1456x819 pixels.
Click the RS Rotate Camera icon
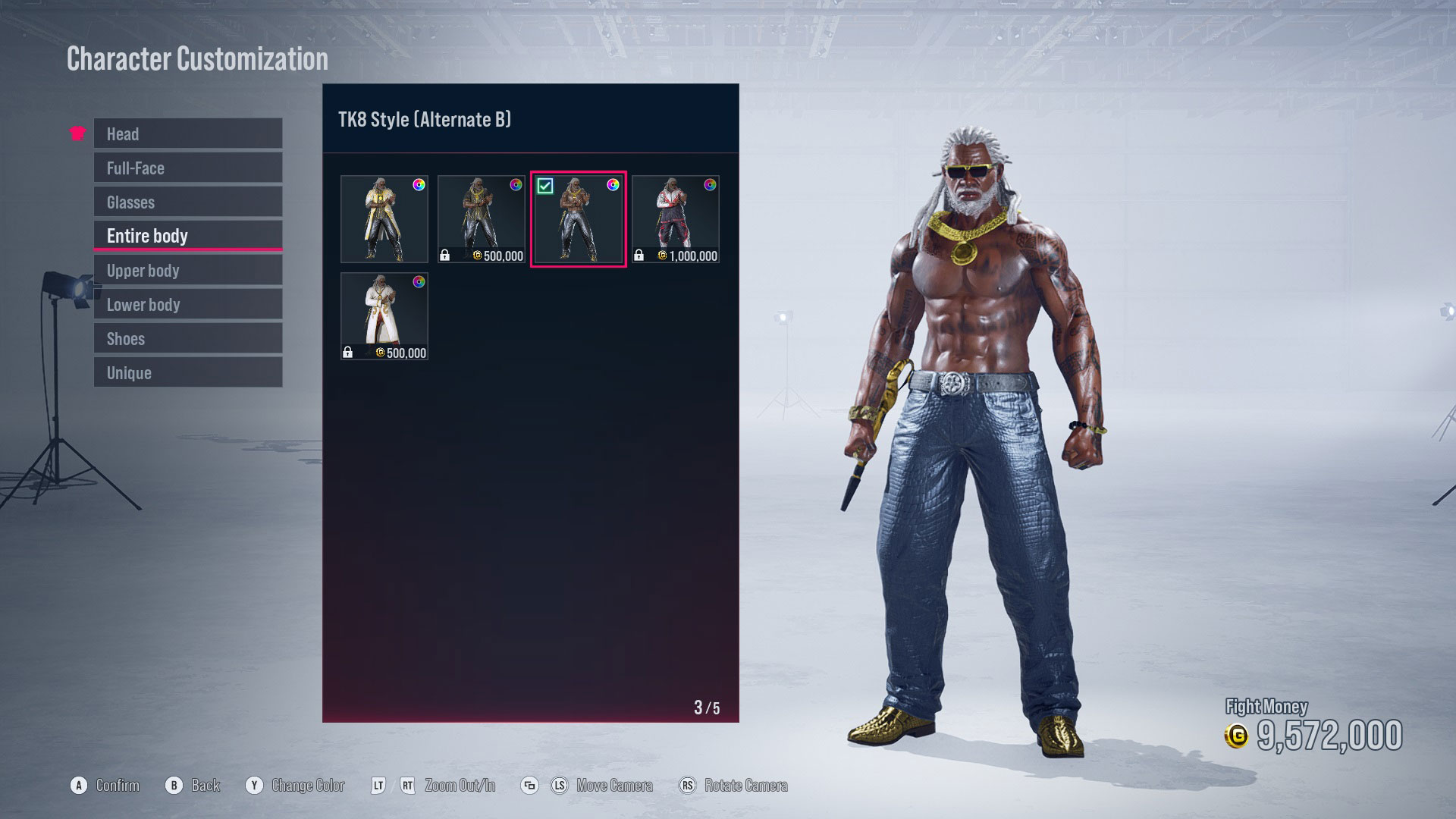pyautogui.click(x=688, y=786)
